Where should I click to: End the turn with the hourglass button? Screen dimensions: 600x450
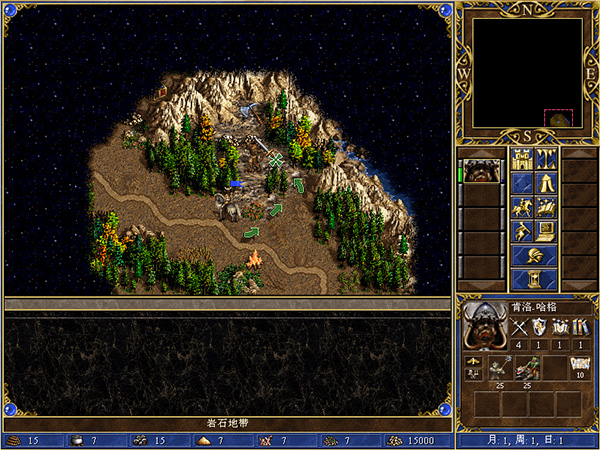533,279
